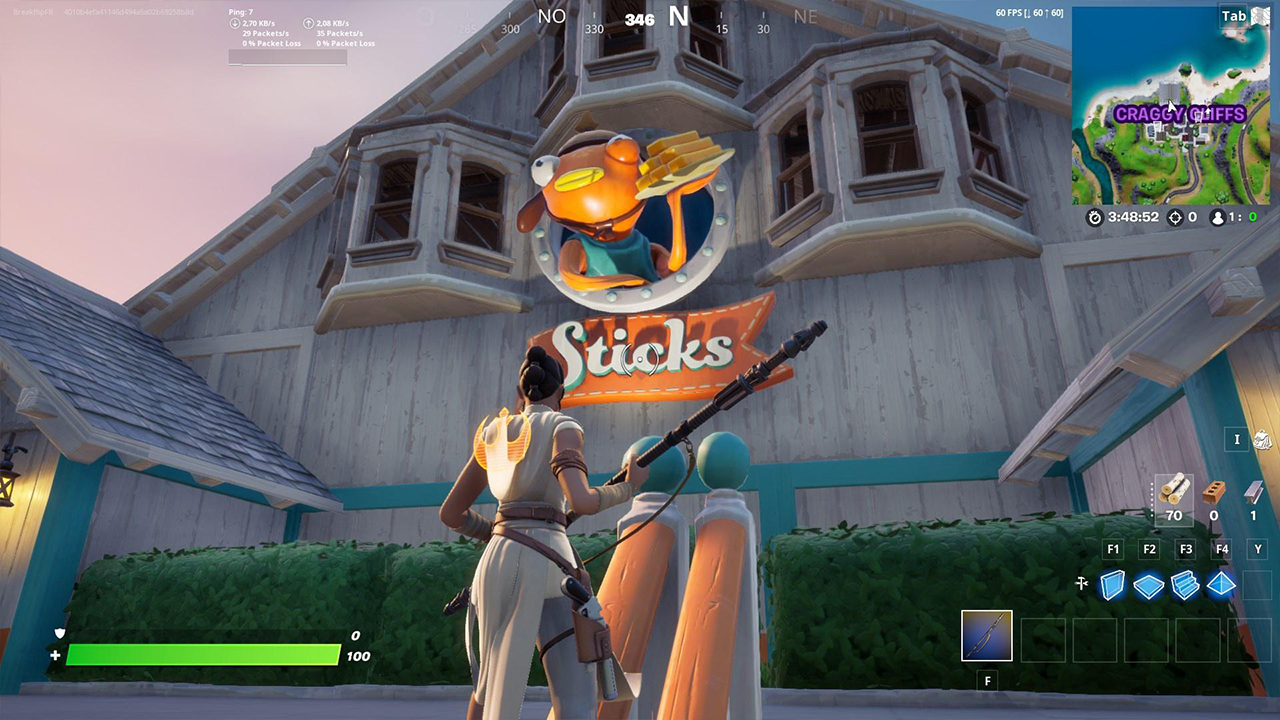This screenshot has width=1280, height=720.
Task: Click the stopwatch icon showing match time
Action: tap(1095, 217)
